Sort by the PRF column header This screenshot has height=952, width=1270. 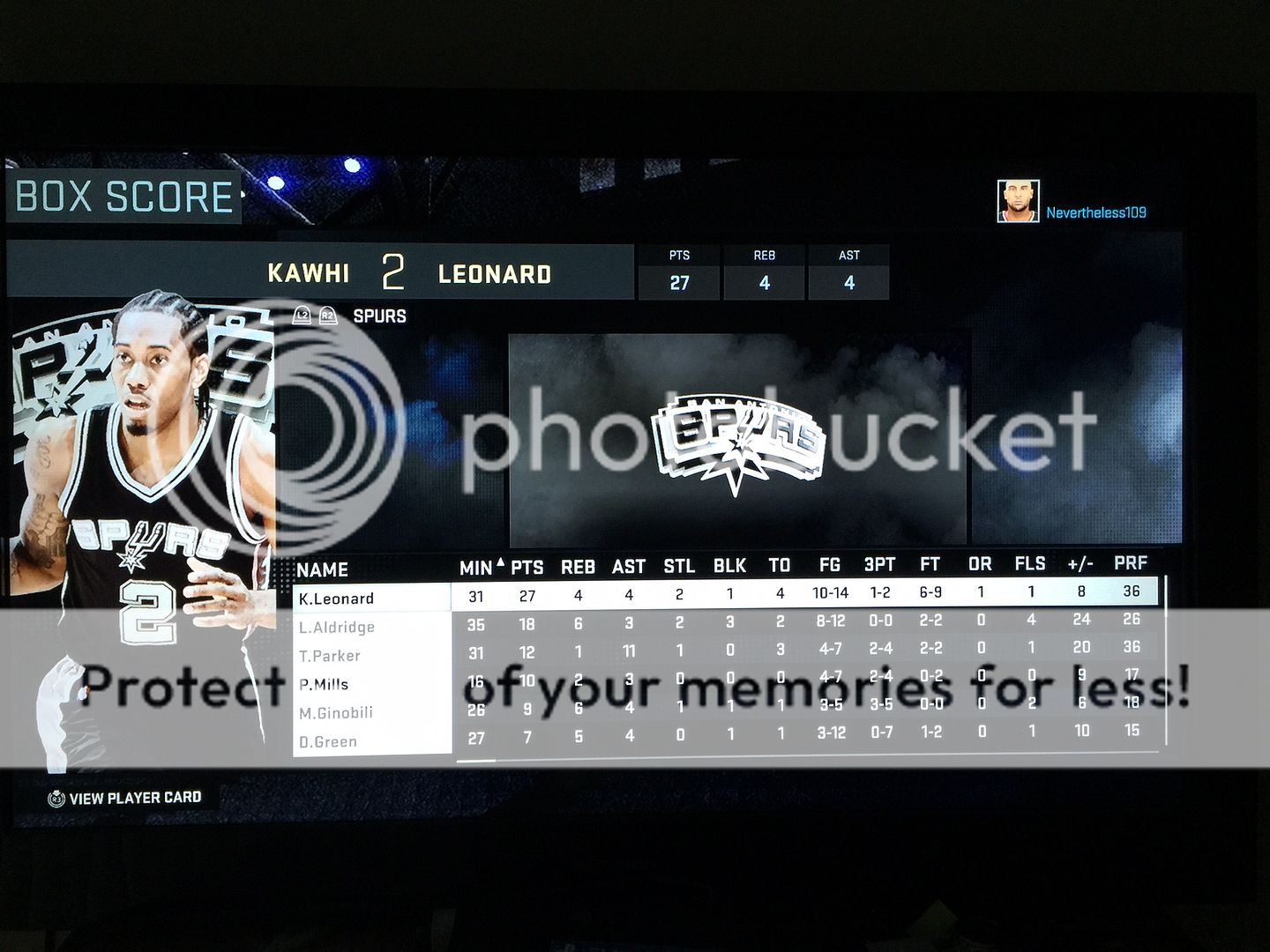[x=1131, y=562]
